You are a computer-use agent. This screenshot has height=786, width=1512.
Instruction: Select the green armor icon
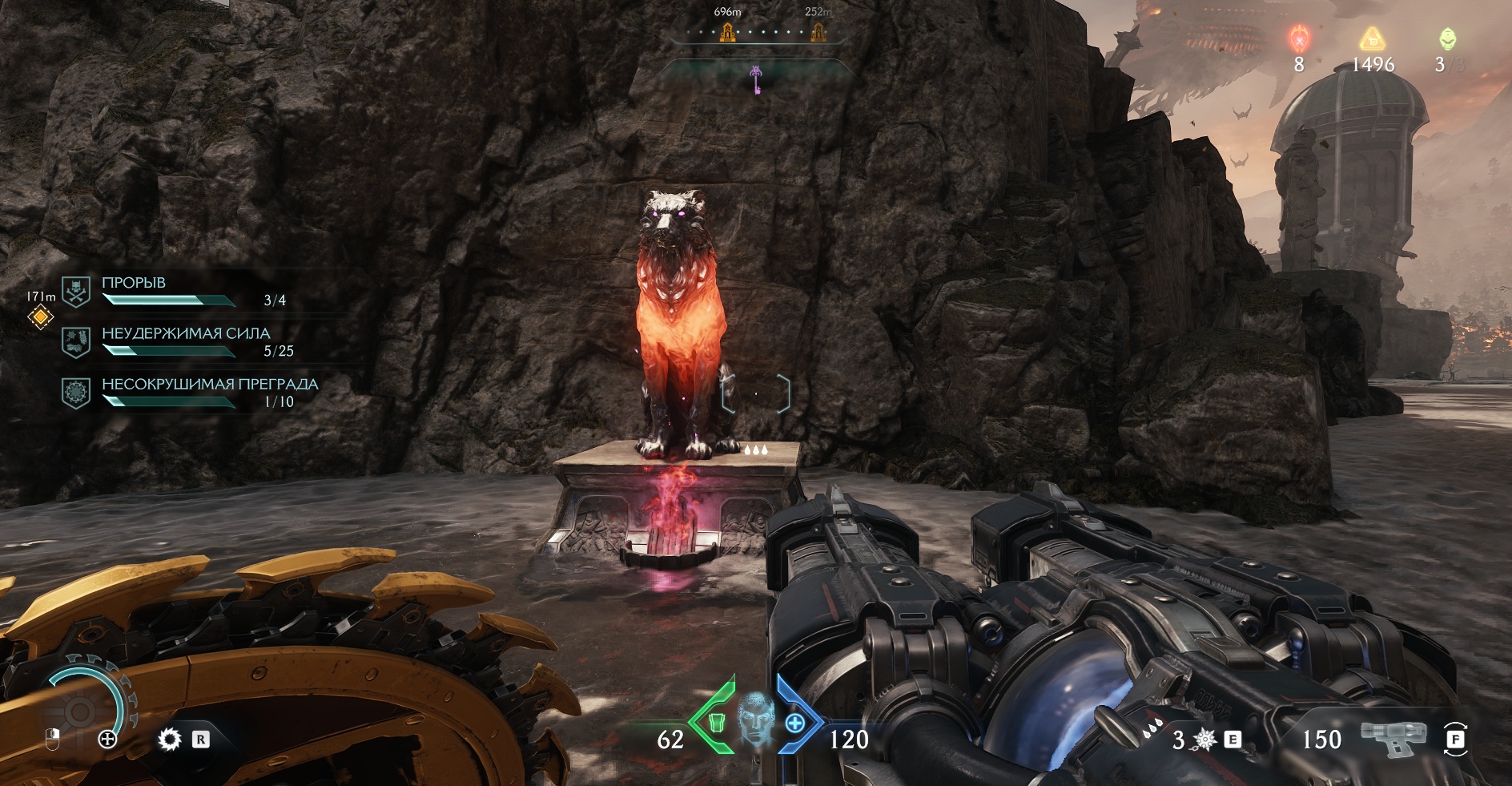718,723
